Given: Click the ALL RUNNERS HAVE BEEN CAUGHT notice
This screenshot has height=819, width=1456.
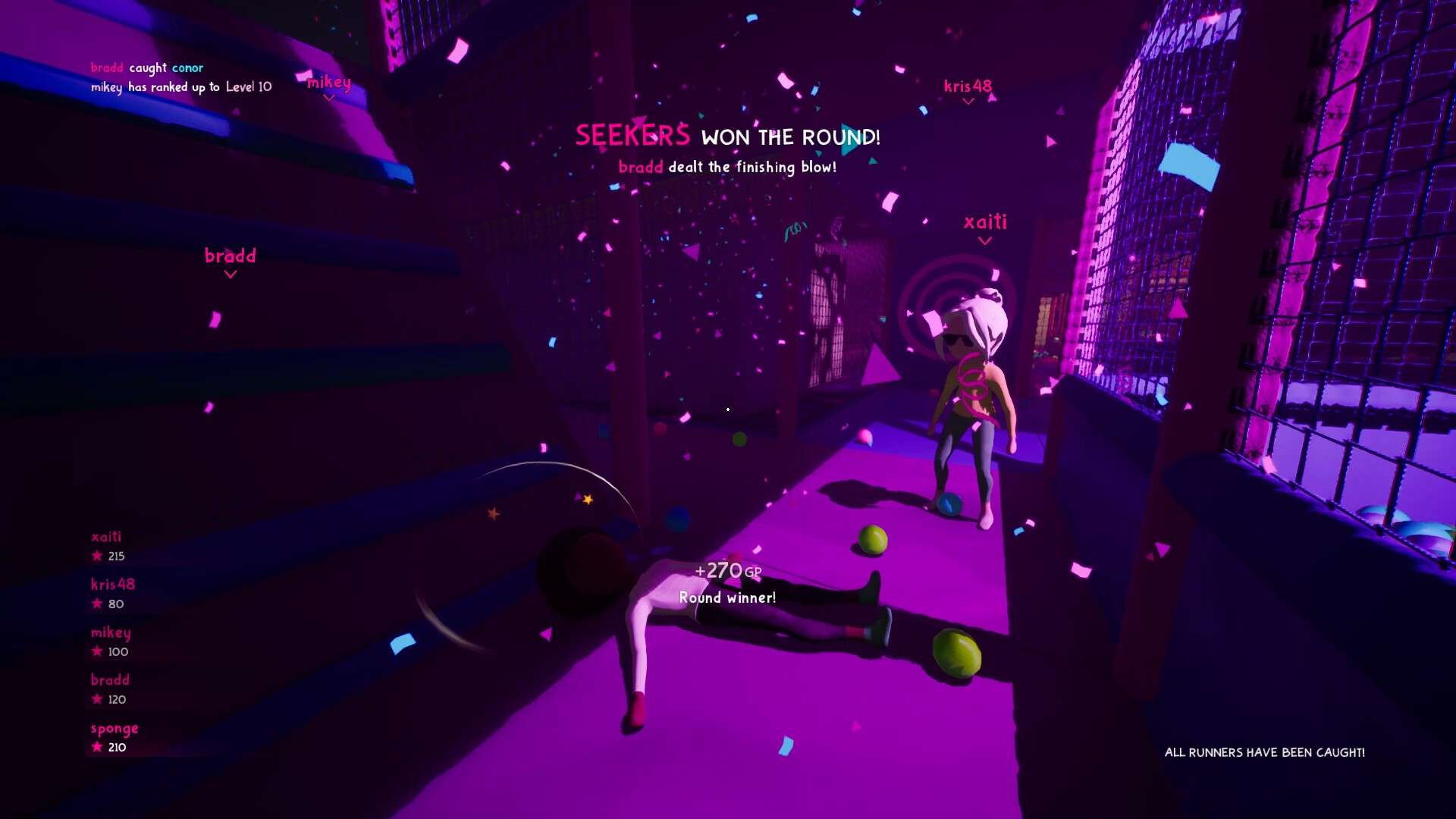Looking at the screenshot, I should 1264,753.
